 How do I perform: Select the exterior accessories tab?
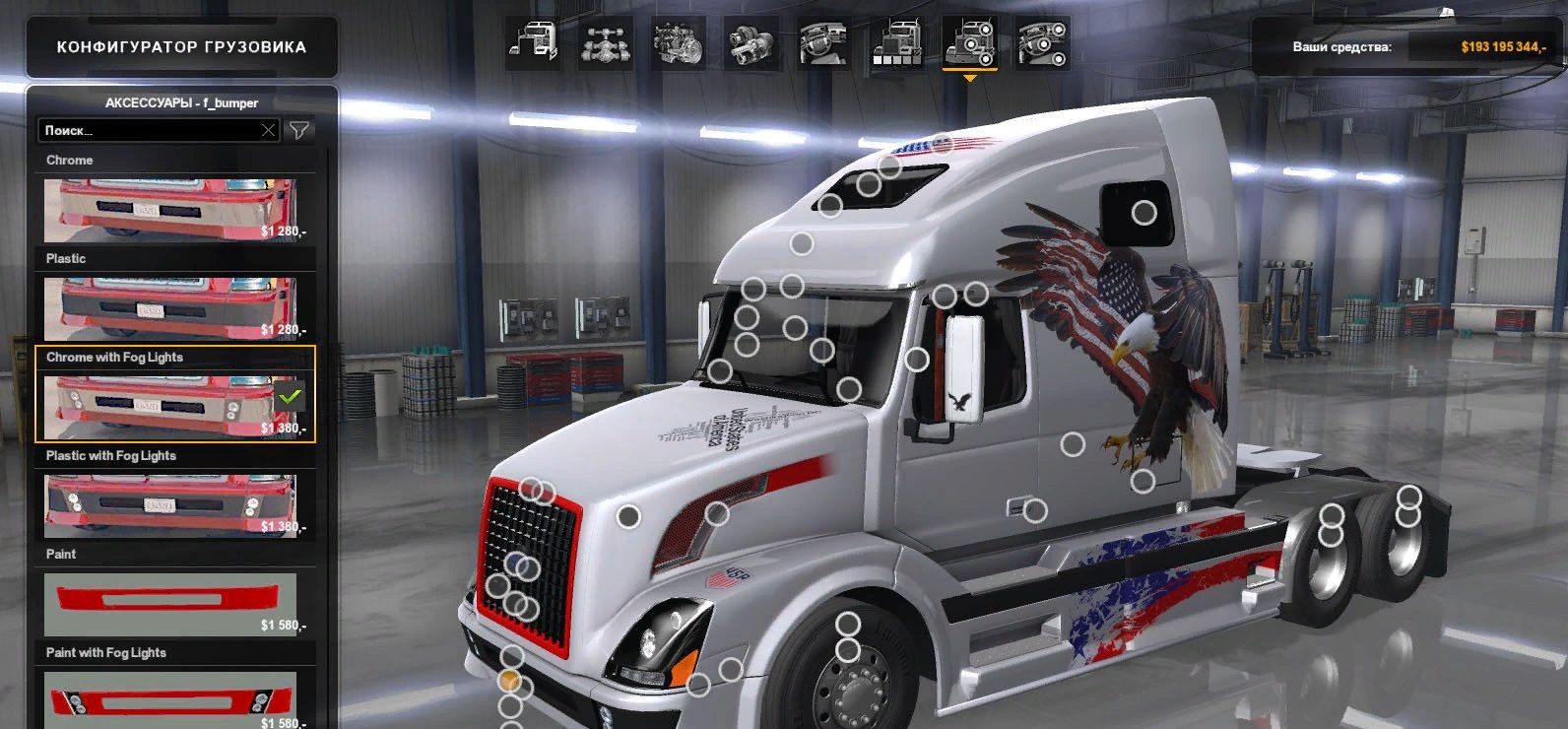[x=969, y=43]
